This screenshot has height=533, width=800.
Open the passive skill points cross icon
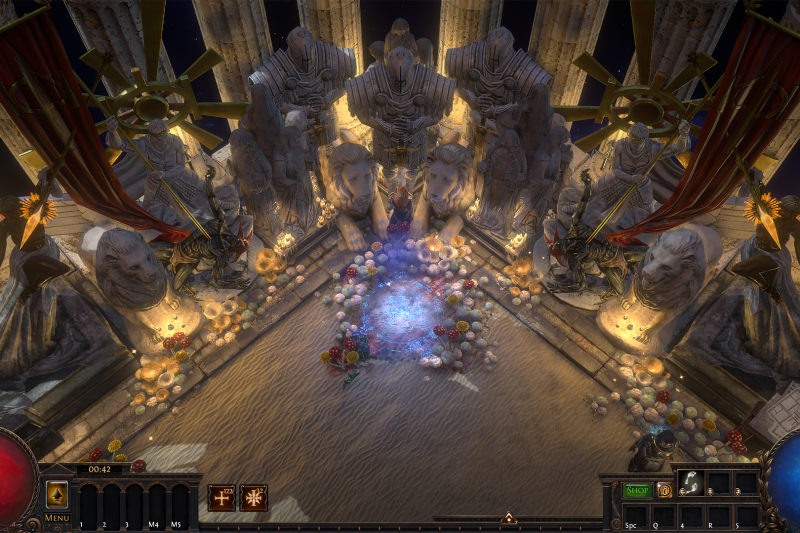click(221, 497)
